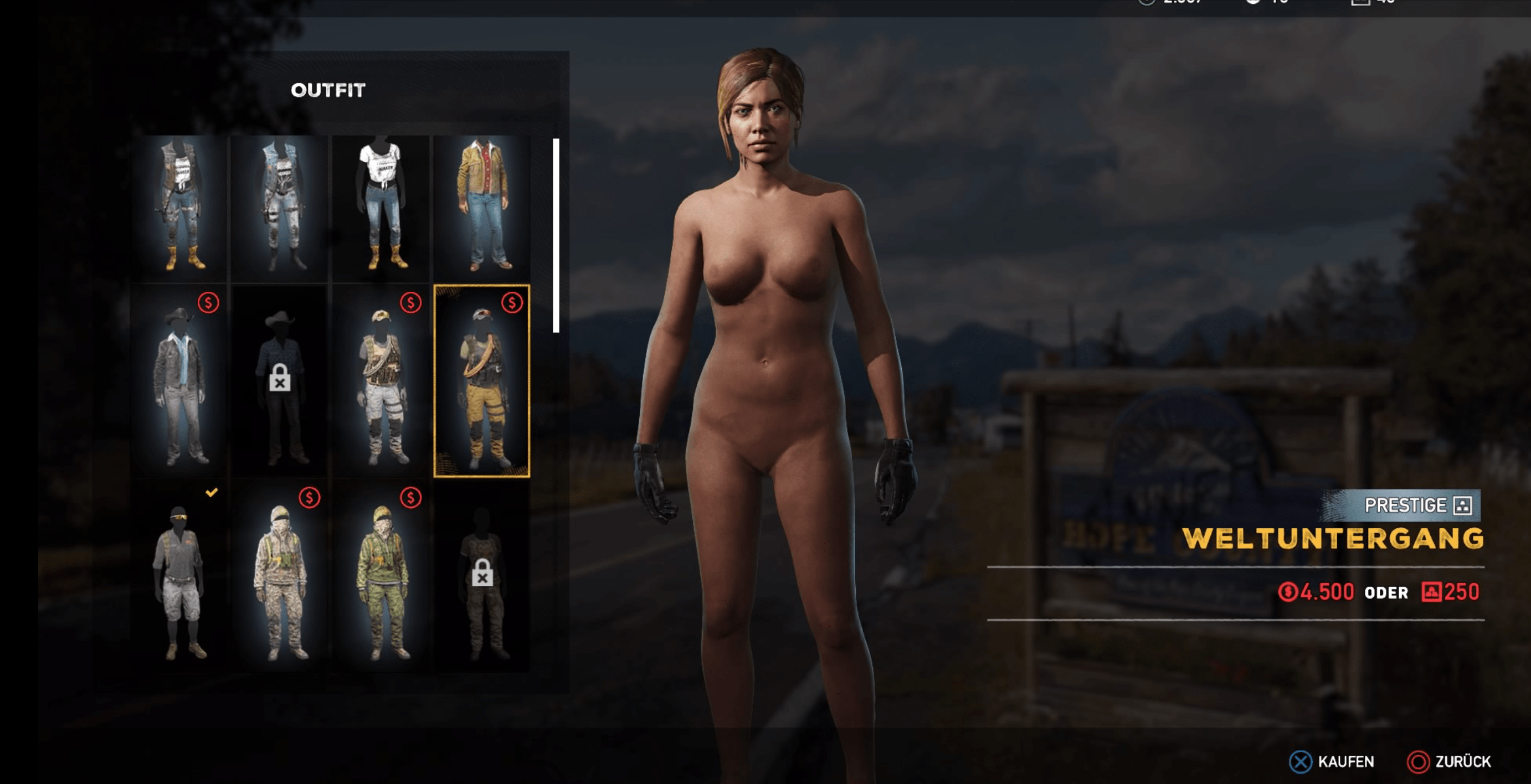Select the white tied t-shirt and jeans outfit

(x=381, y=207)
